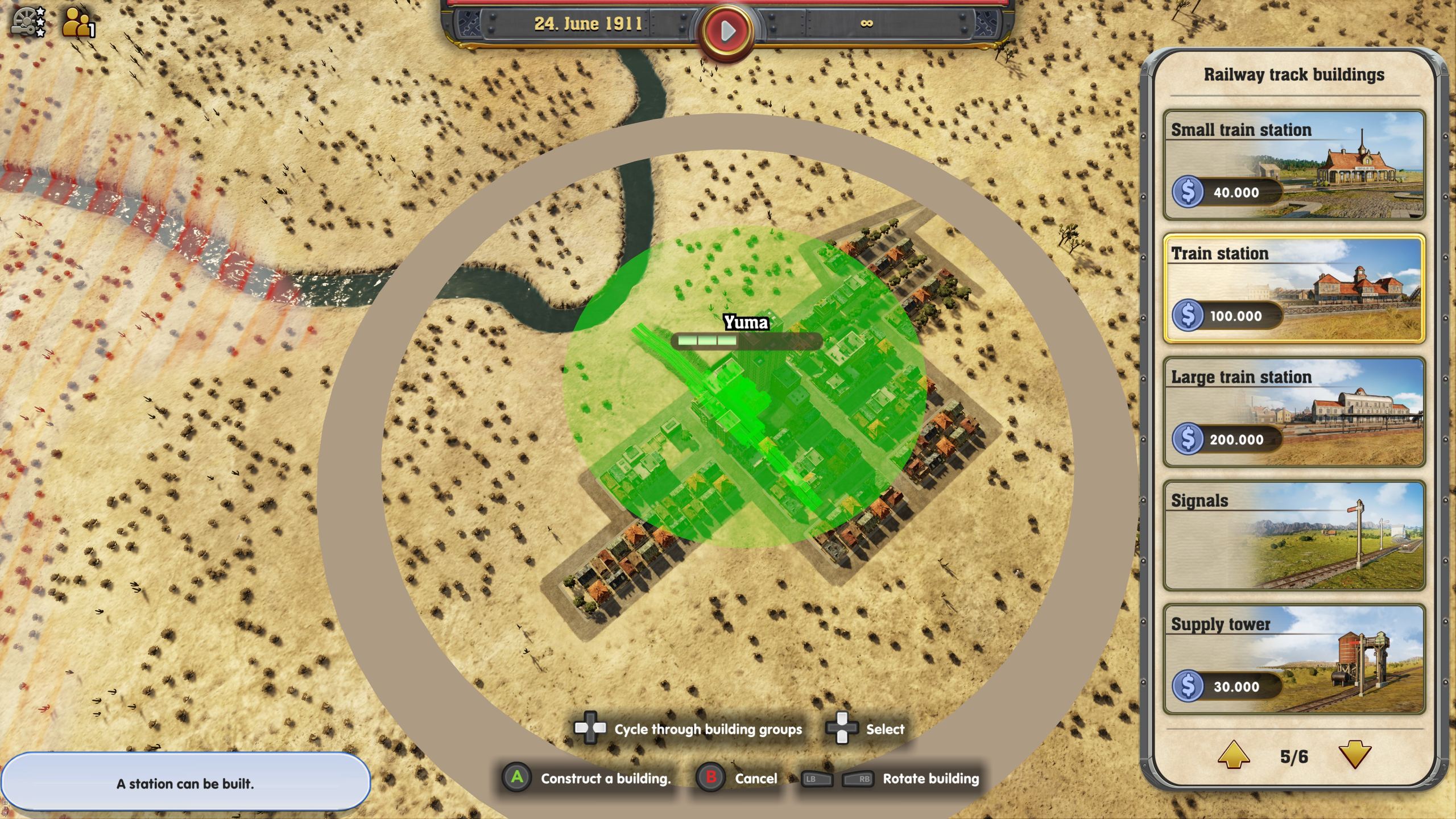Click the D-pad icon for cycling building groups

(590, 729)
